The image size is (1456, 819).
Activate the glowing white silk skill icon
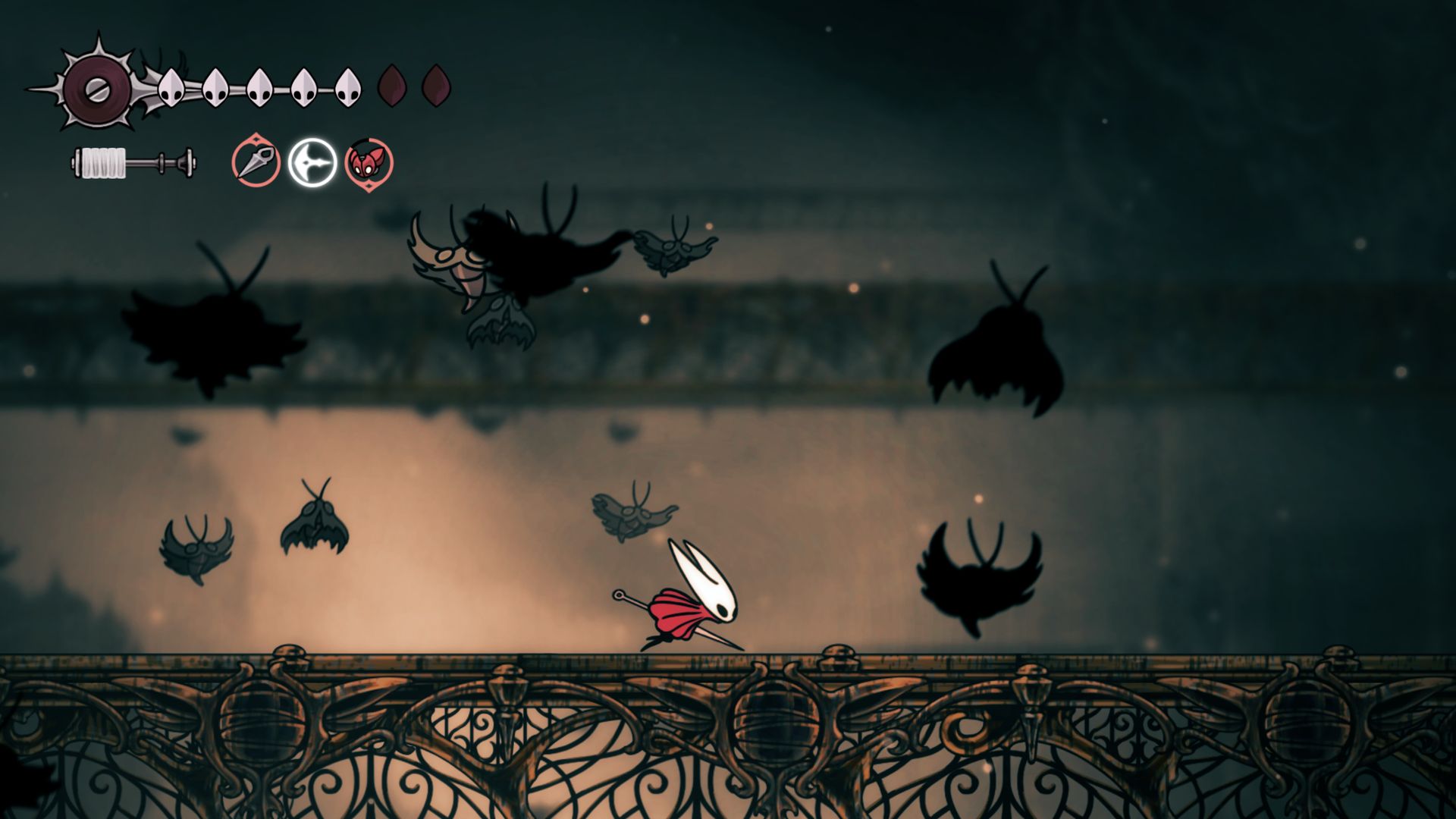(x=312, y=162)
